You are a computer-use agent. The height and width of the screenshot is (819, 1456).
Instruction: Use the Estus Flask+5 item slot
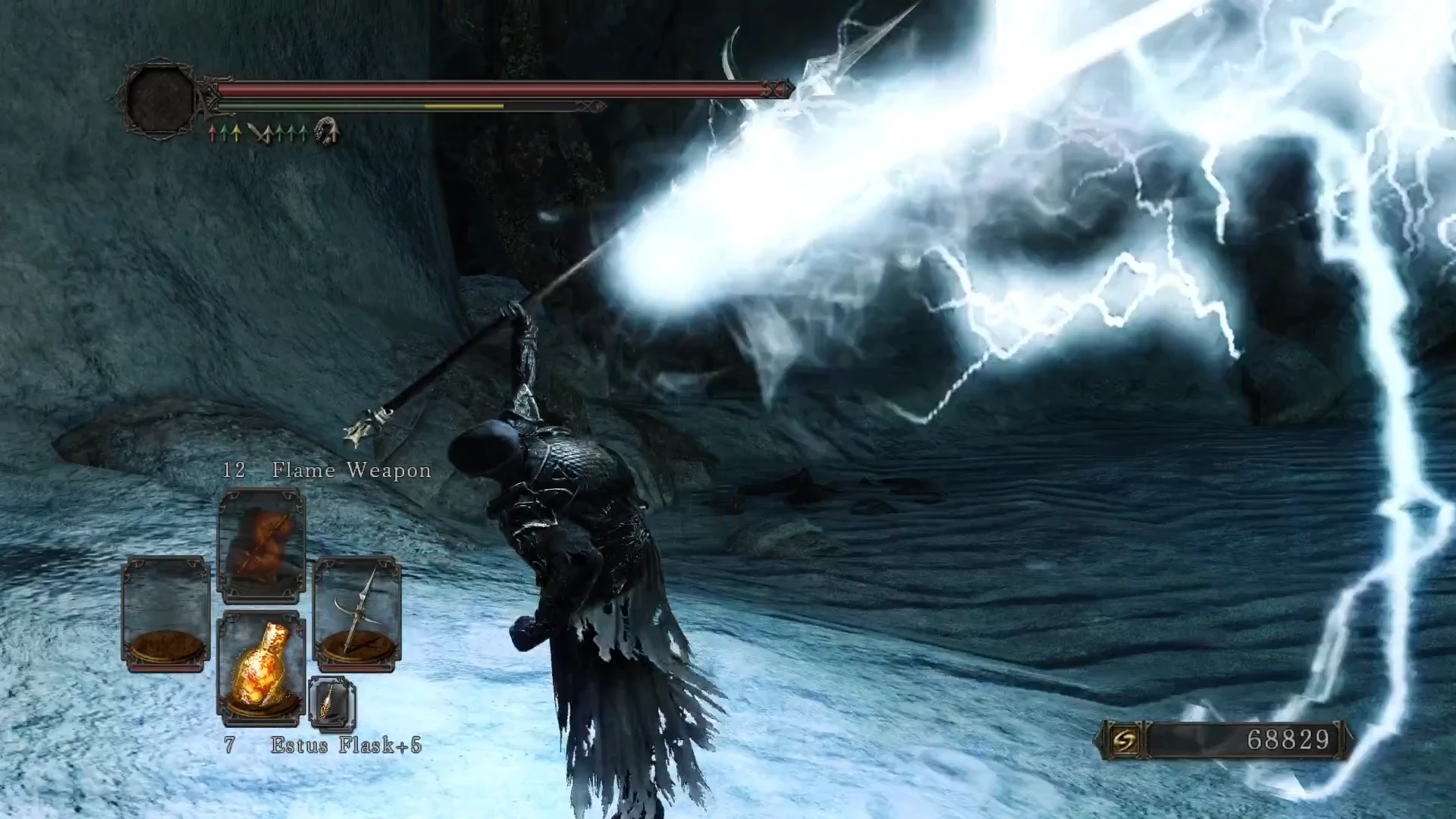(x=262, y=664)
